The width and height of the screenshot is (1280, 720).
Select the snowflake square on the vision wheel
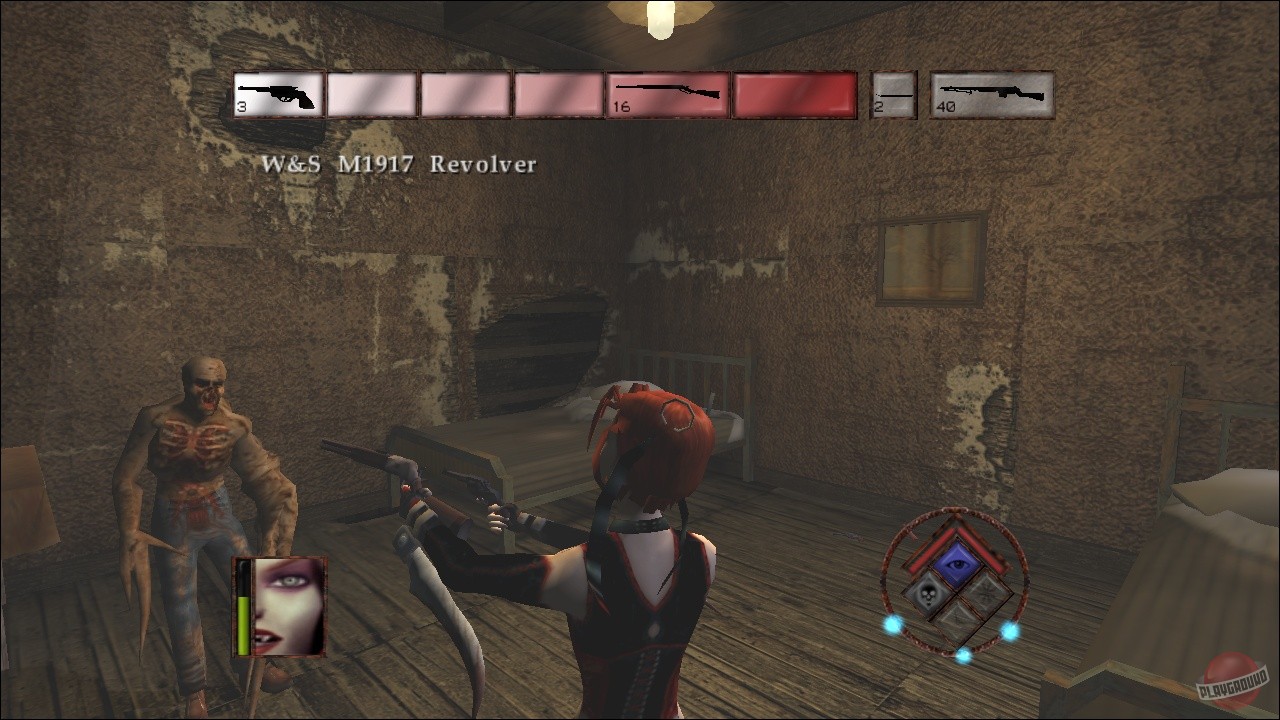coord(986,592)
